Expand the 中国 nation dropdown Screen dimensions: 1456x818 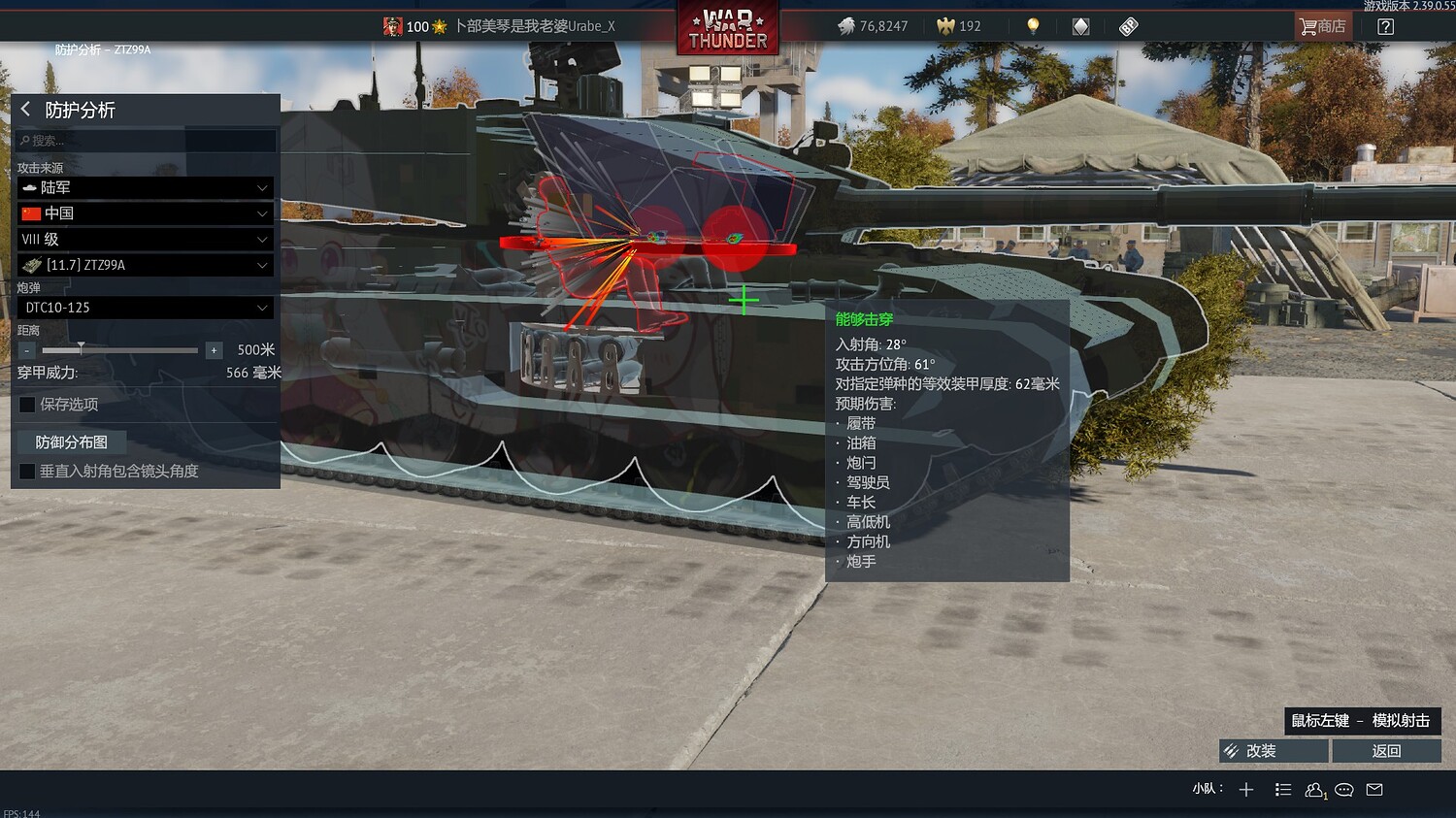point(144,213)
